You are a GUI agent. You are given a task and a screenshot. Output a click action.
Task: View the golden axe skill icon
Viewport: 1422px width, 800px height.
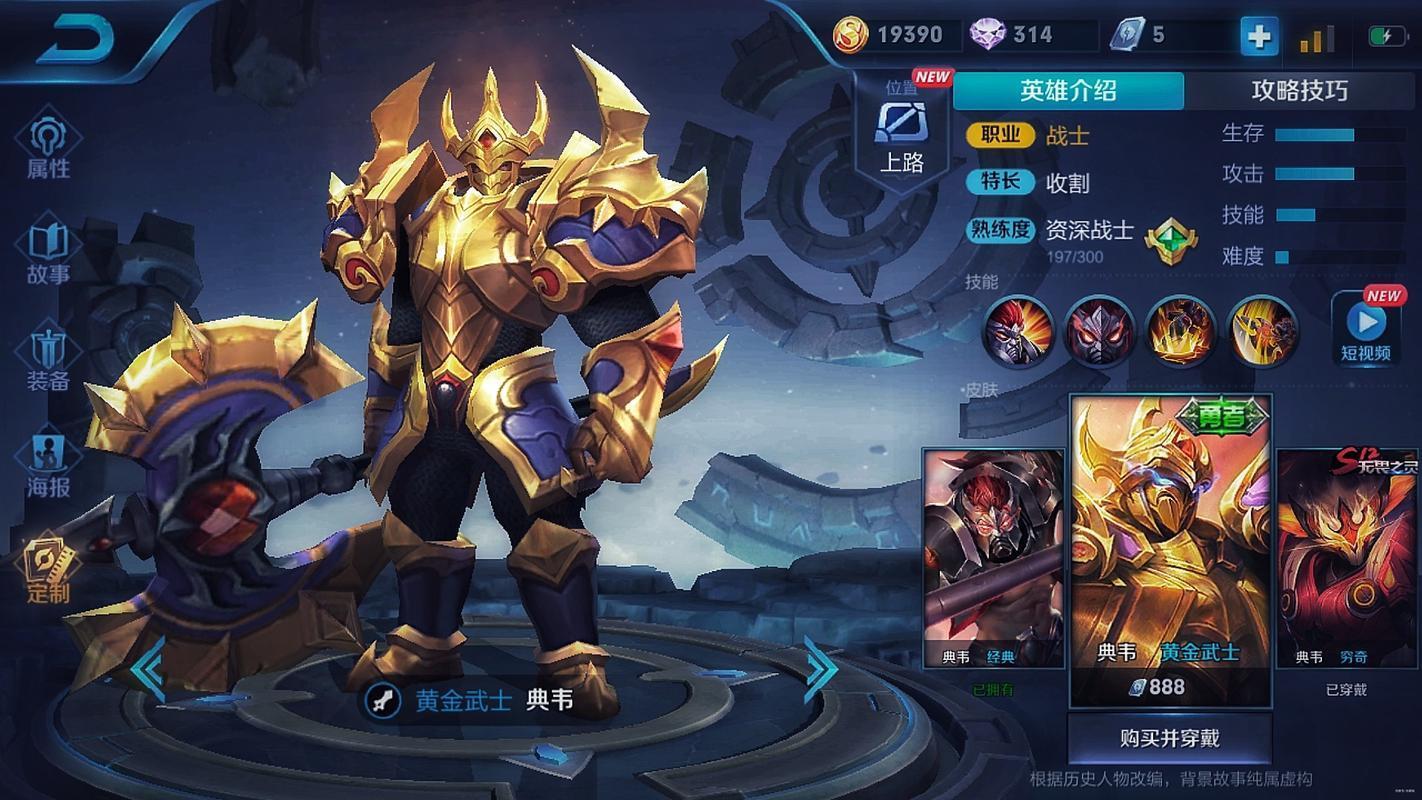point(1263,331)
